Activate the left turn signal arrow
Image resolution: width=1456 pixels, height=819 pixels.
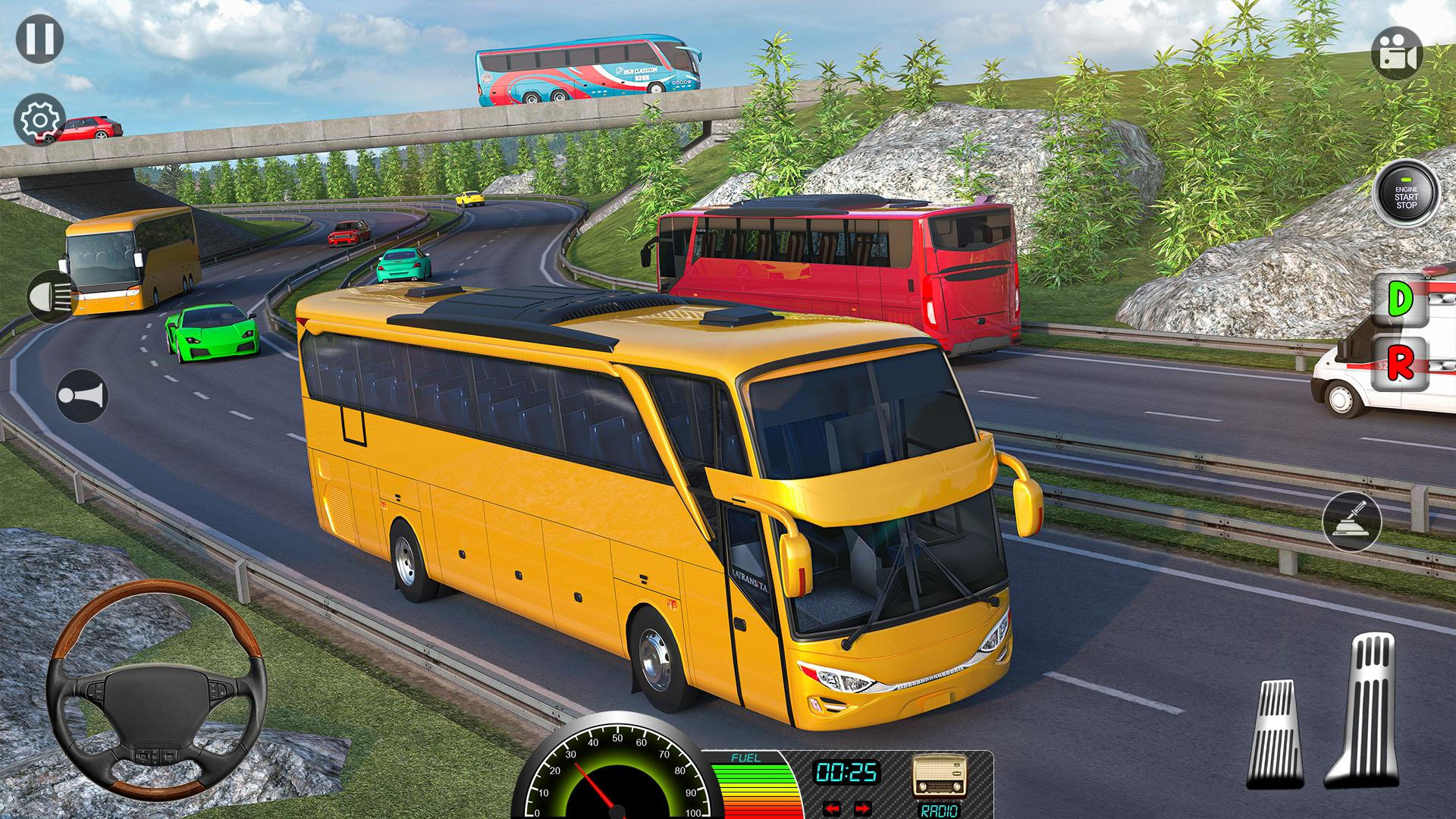tap(833, 808)
